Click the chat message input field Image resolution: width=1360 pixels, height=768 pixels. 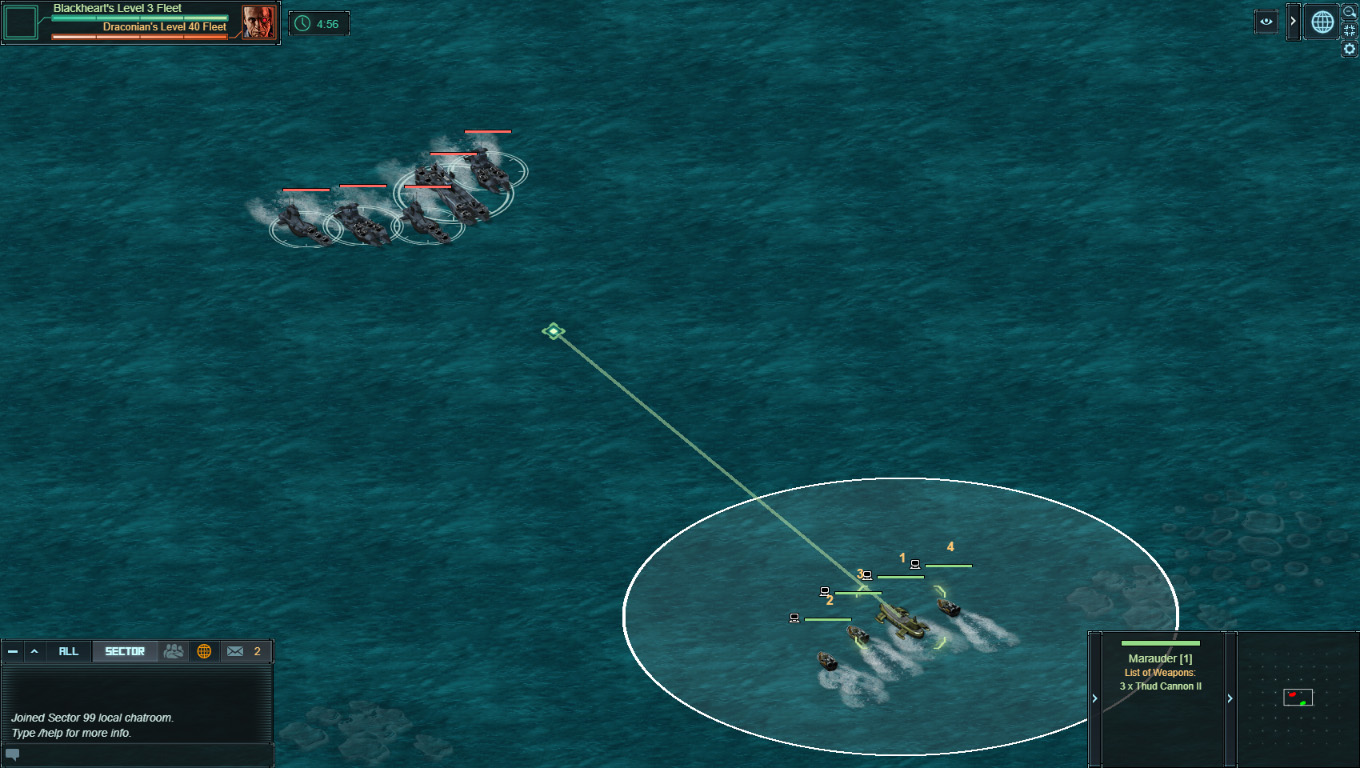point(140,755)
